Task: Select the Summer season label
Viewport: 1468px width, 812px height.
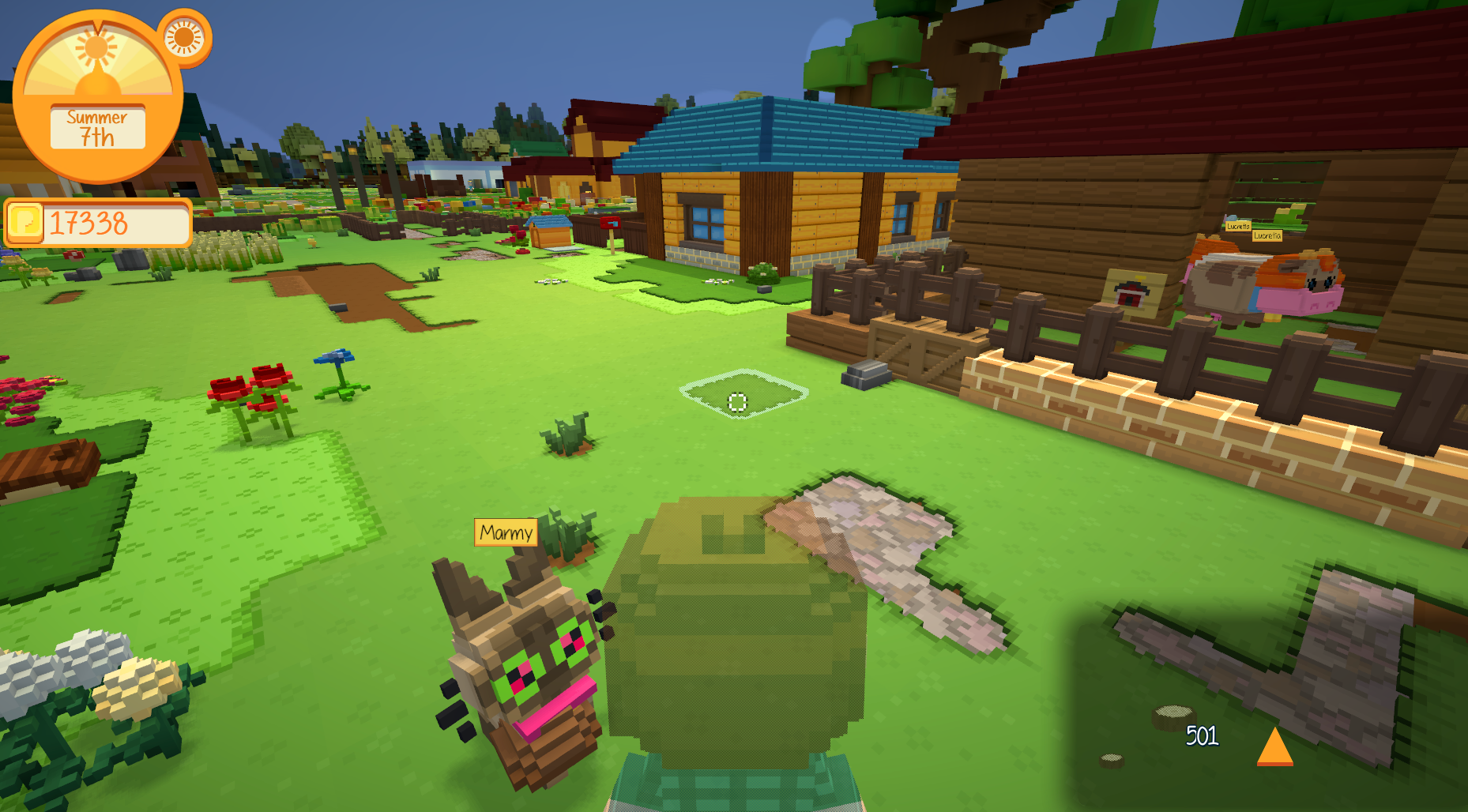Action: click(96, 118)
